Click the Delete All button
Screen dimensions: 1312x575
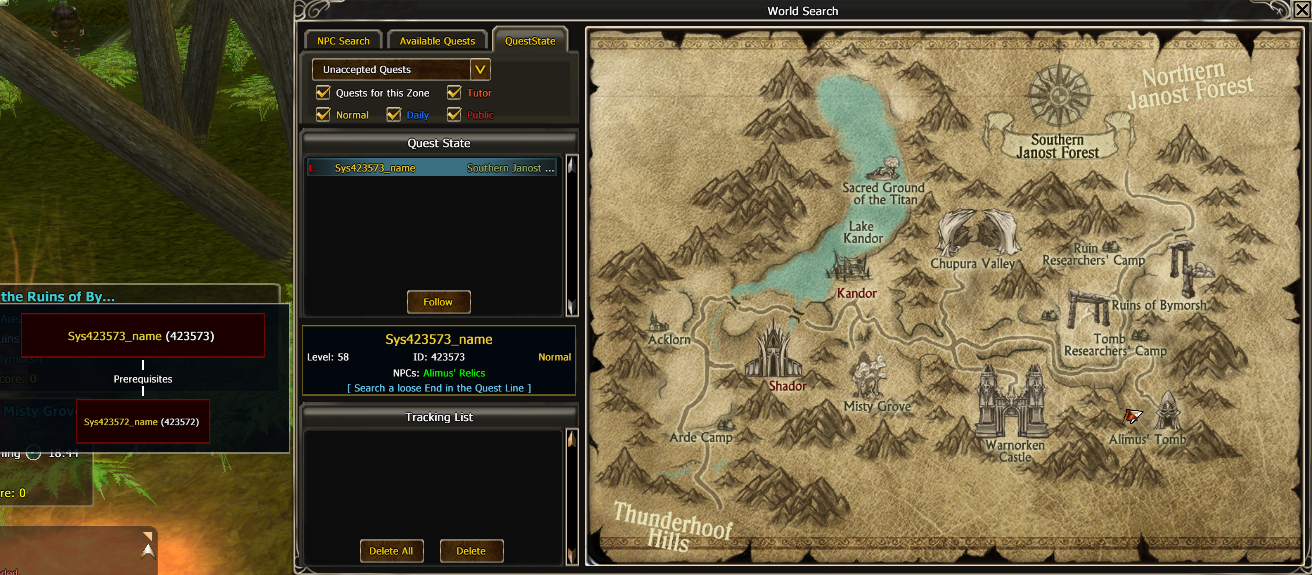[391, 551]
